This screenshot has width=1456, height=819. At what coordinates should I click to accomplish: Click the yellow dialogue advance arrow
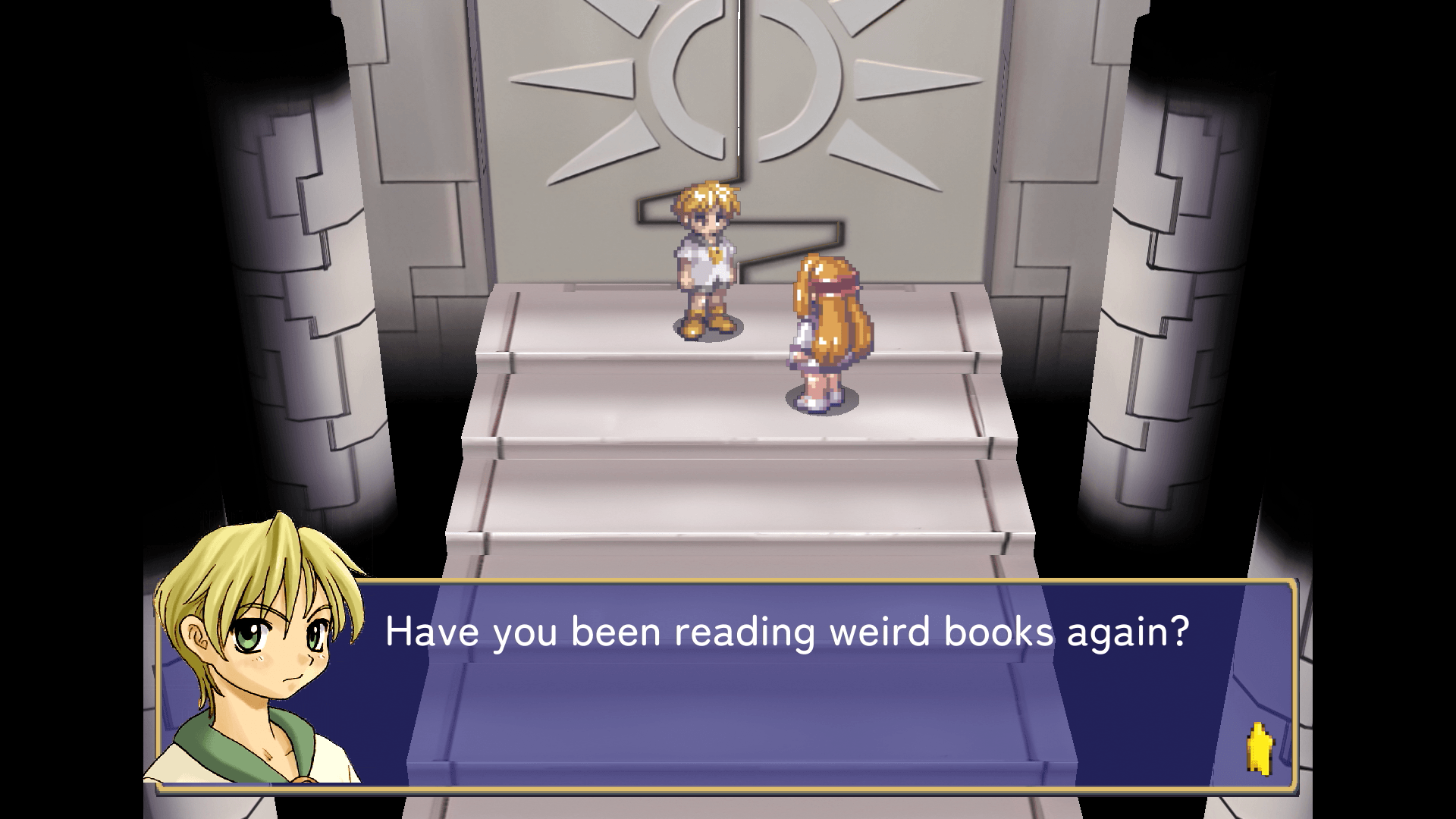[x=1259, y=749]
